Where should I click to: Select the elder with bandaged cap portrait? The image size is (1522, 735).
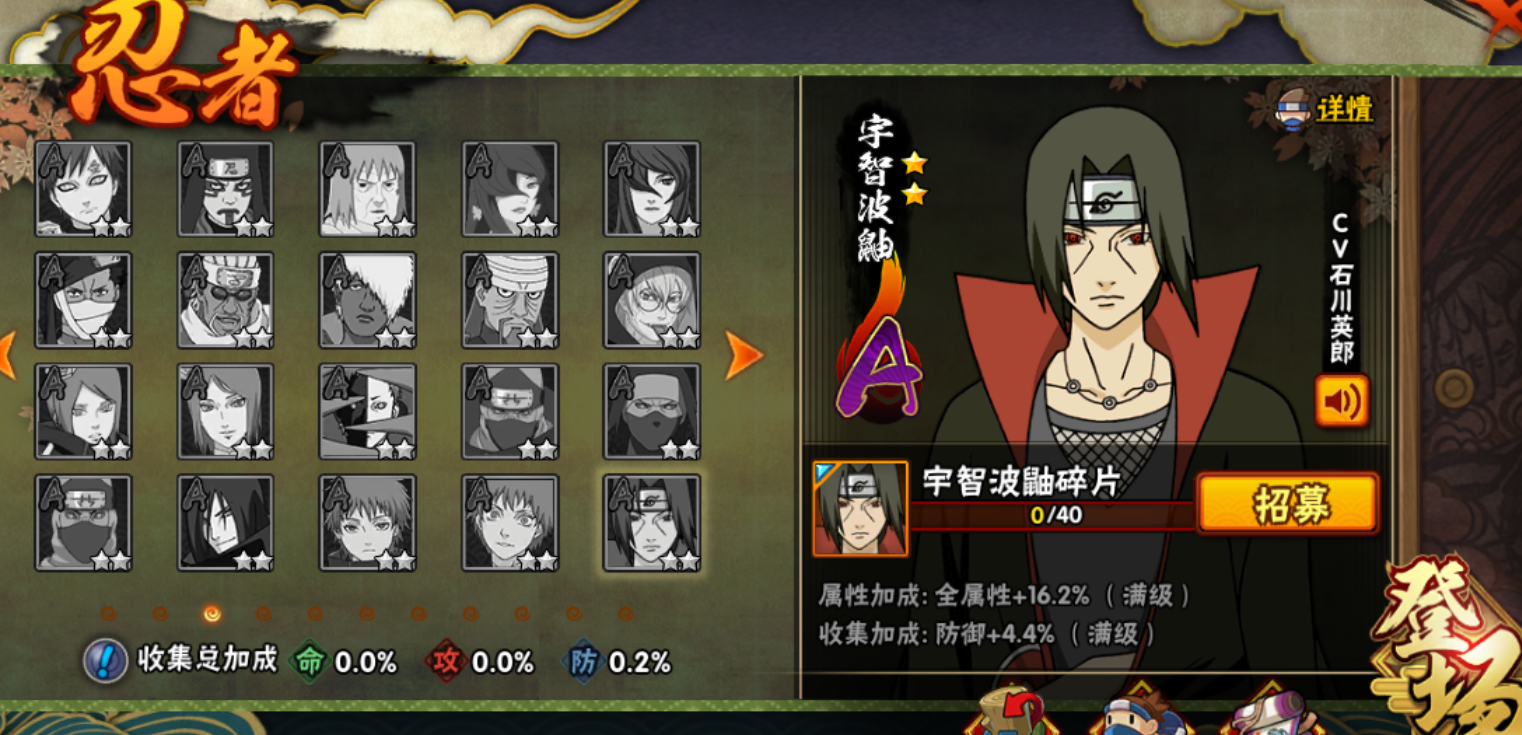(x=510, y=300)
